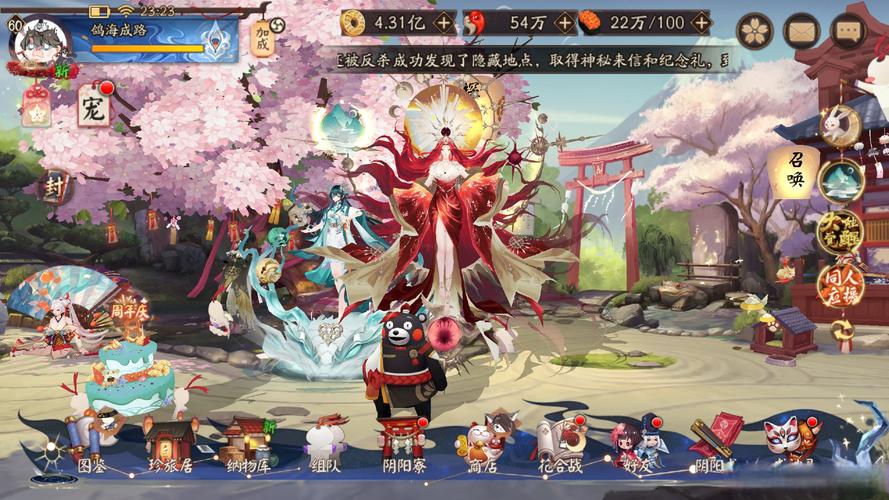Open the 封 seal bounty icon

coord(55,187)
